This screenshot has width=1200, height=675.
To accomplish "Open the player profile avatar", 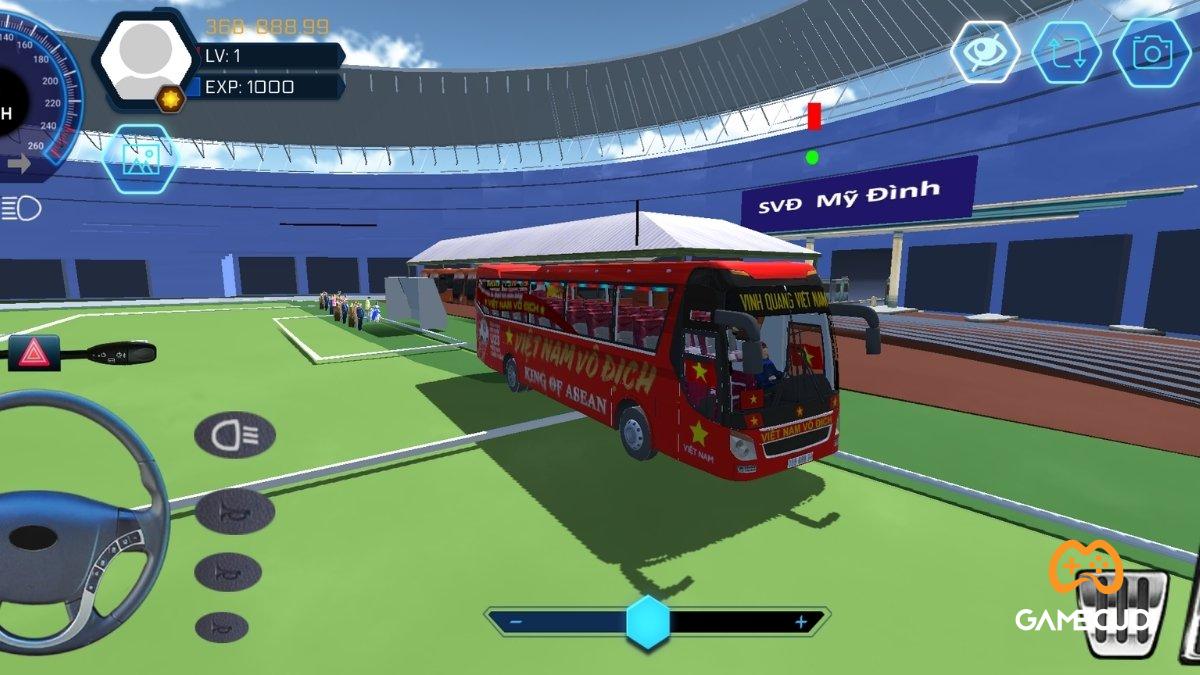I will (146, 59).
